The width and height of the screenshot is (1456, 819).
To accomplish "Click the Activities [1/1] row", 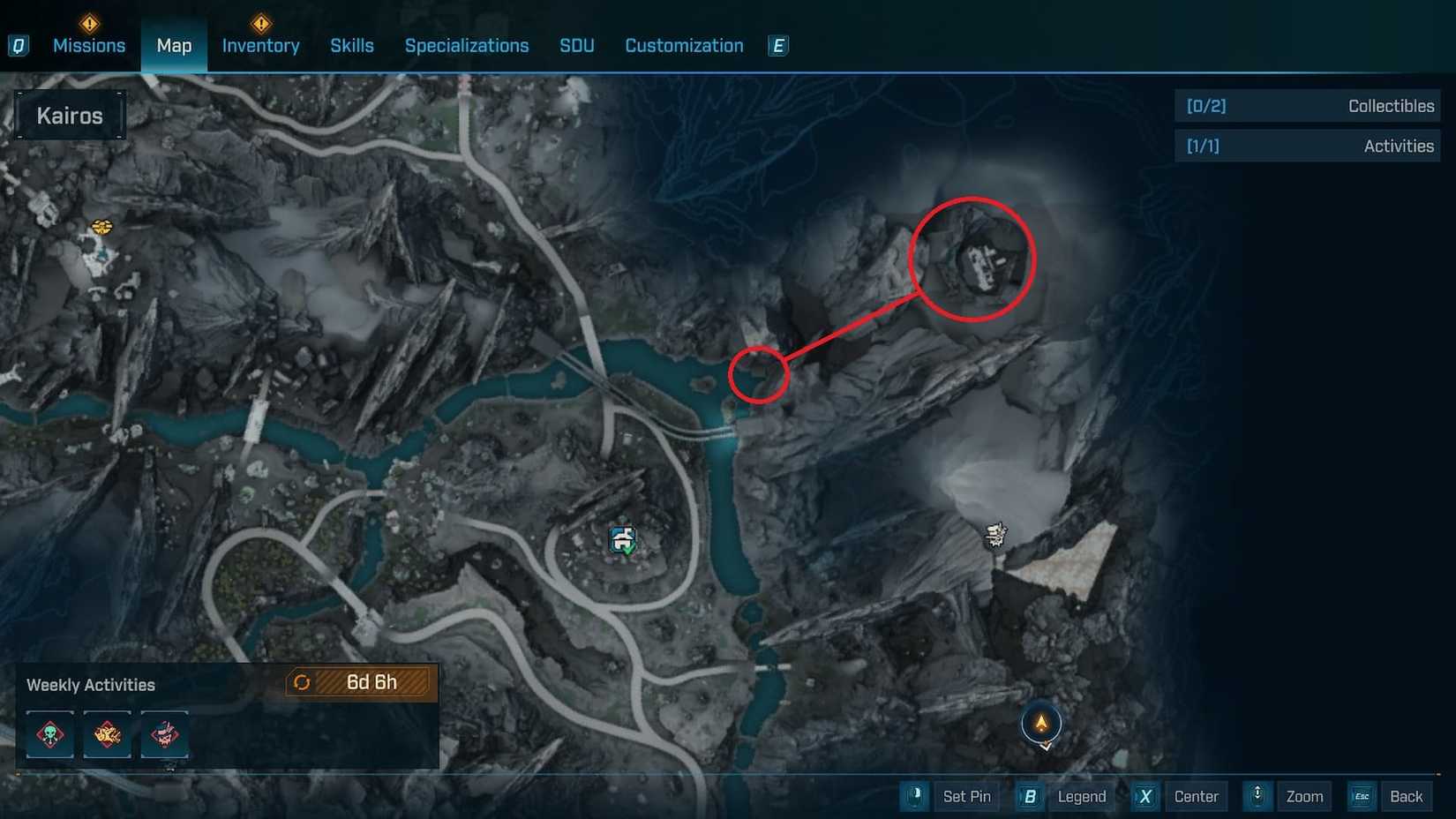I will click(x=1308, y=146).
